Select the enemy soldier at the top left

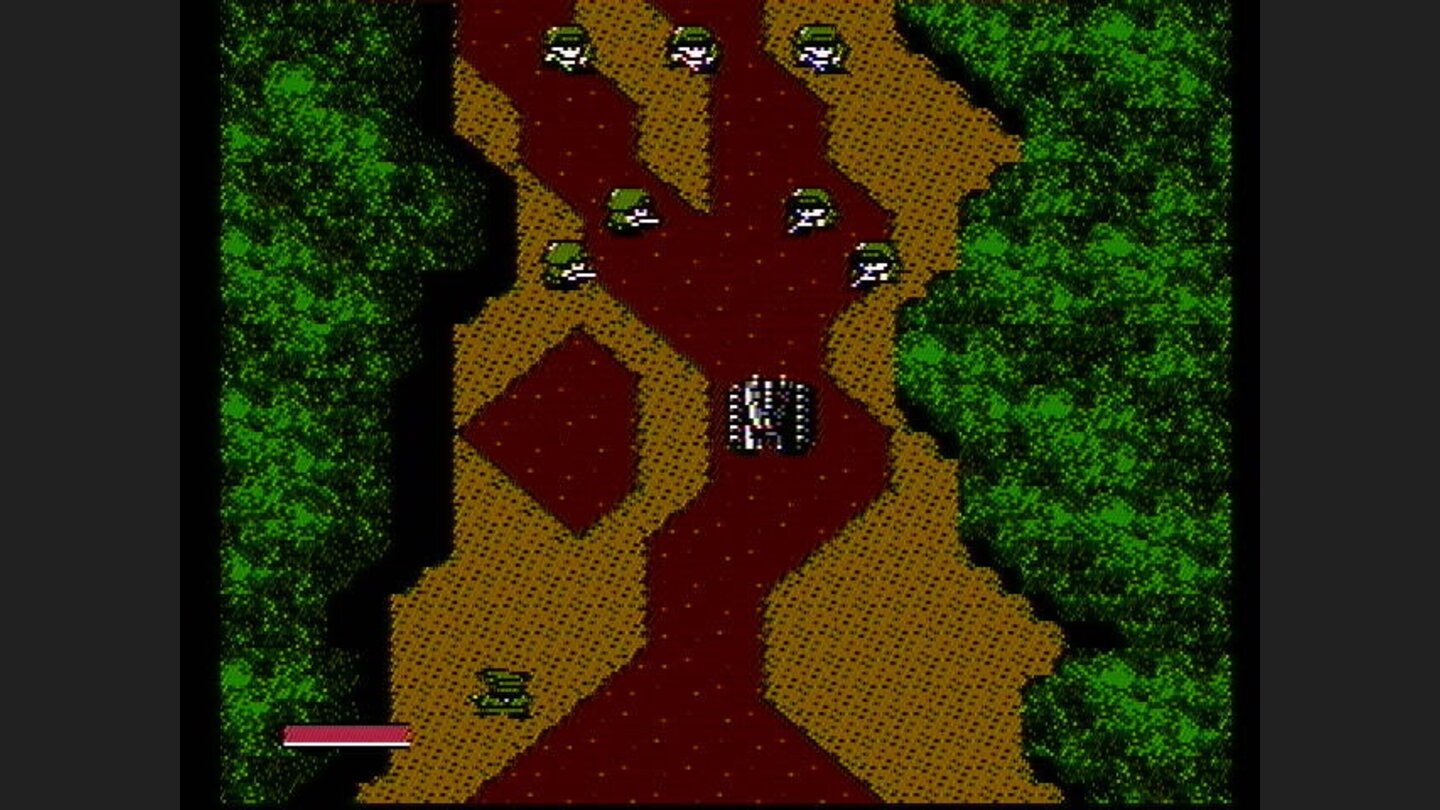pyautogui.click(x=565, y=50)
